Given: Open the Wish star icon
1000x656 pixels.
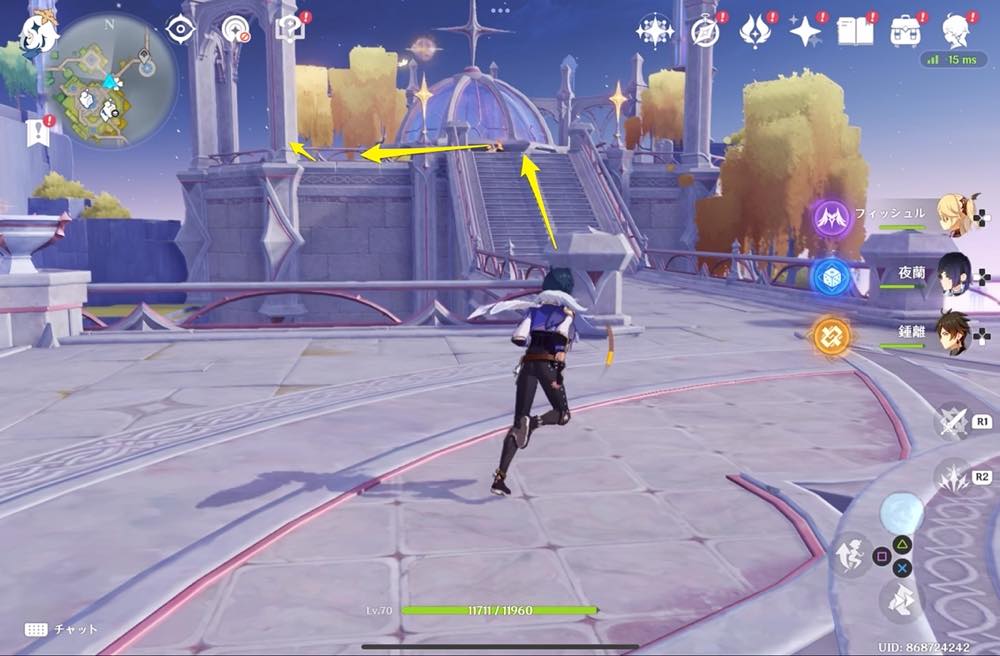Looking at the screenshot, I should [655, 31].
